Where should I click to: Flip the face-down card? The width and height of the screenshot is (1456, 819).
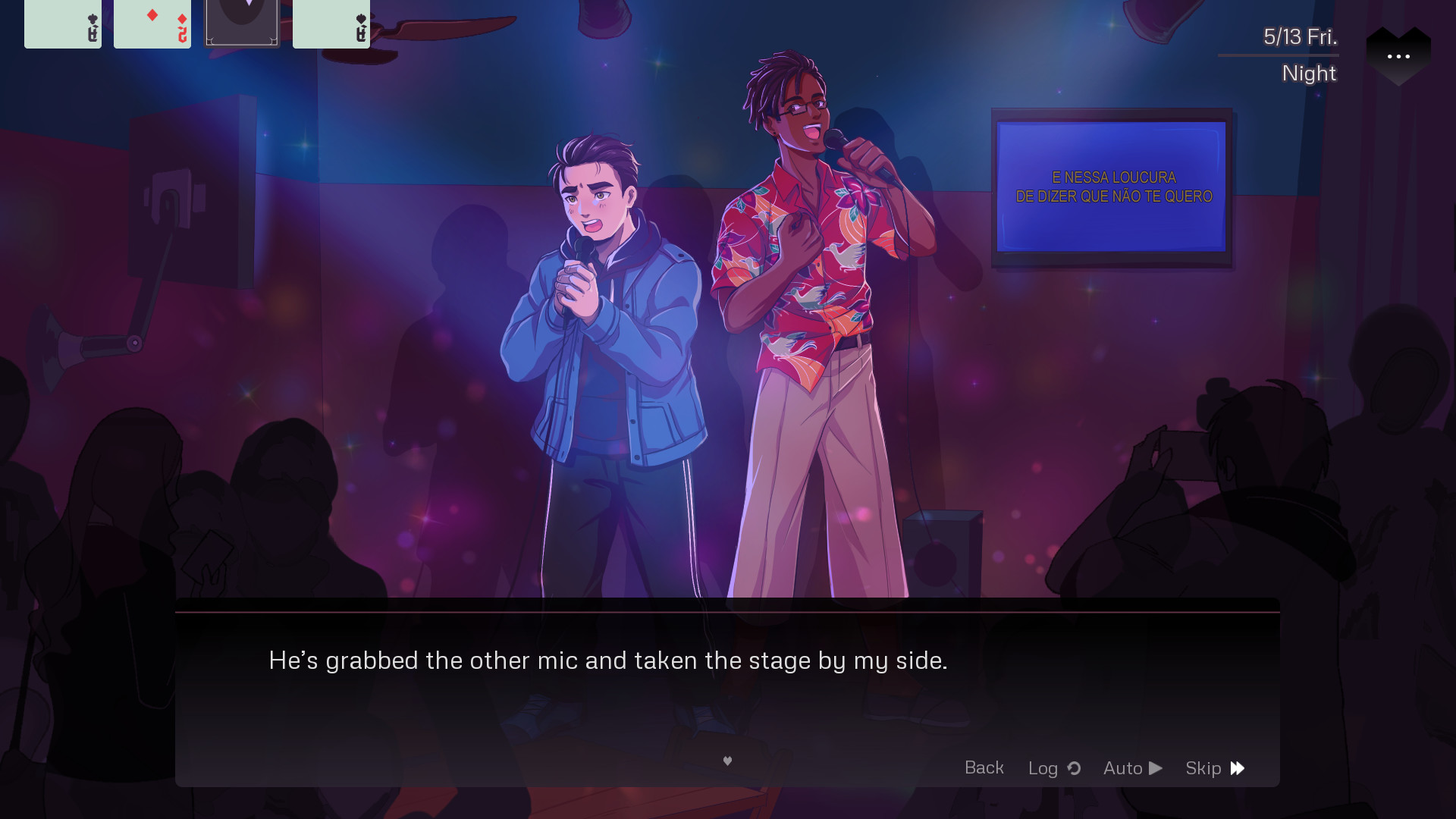(x=242, y=24)
